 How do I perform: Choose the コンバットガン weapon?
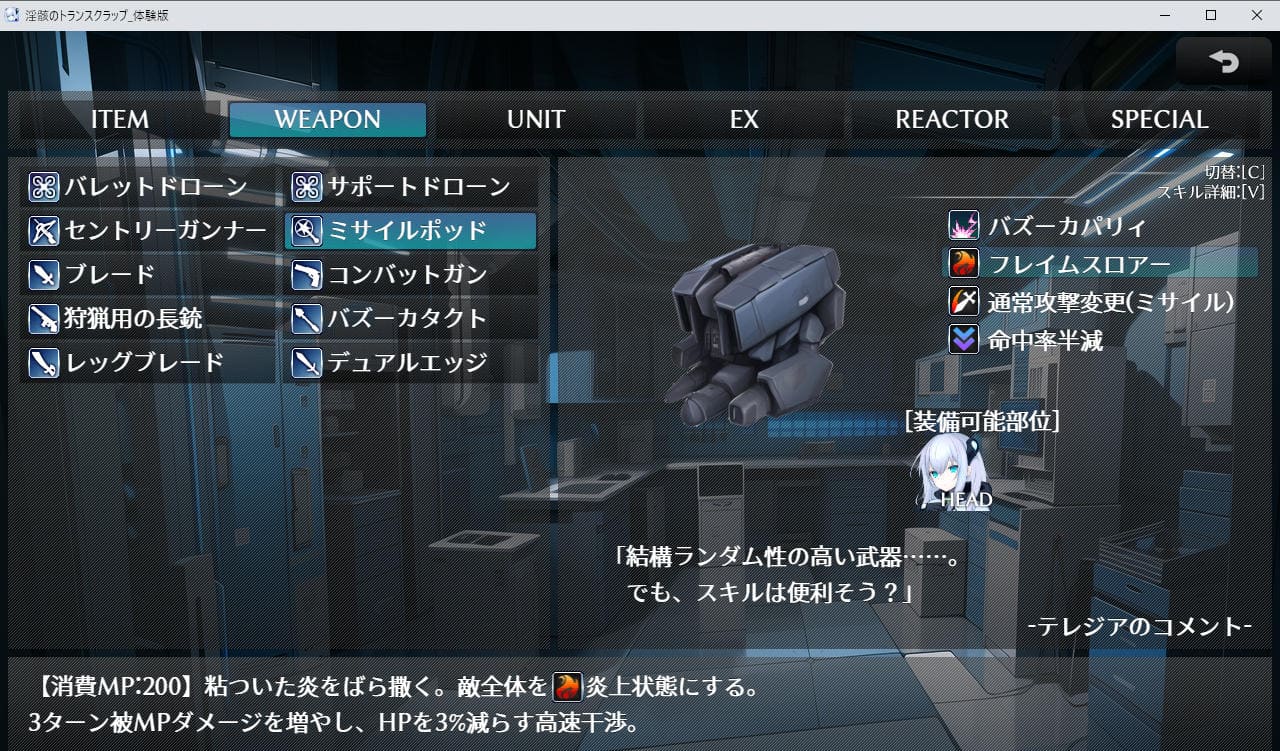coord(411,275)
